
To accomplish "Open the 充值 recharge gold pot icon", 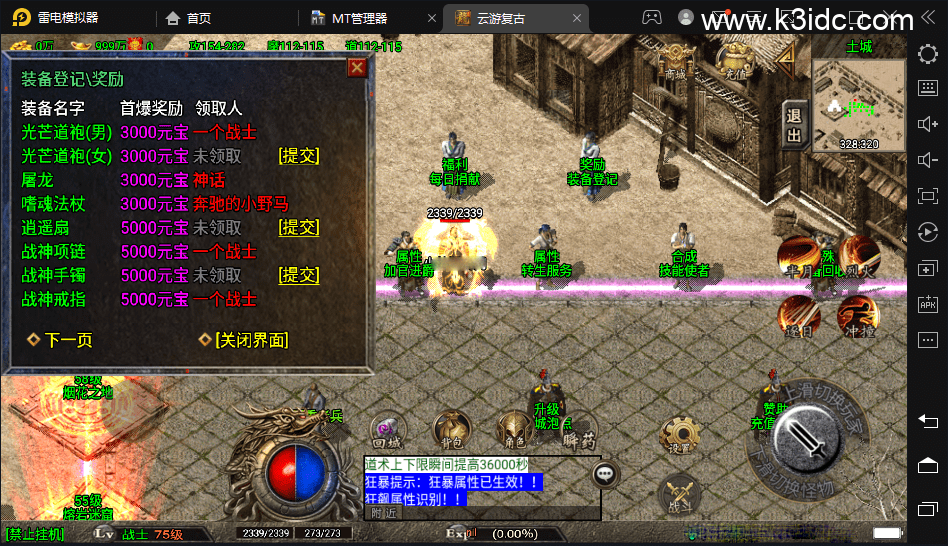I will tap(736, 63).
